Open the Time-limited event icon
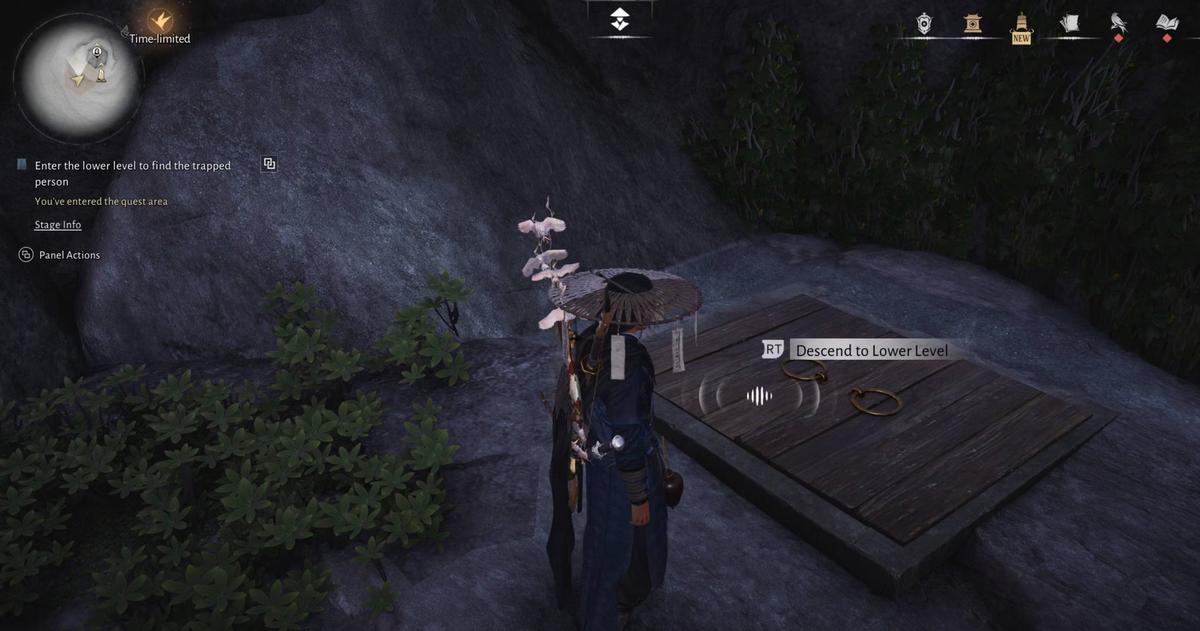1200x631 pixels. [160, 21]
